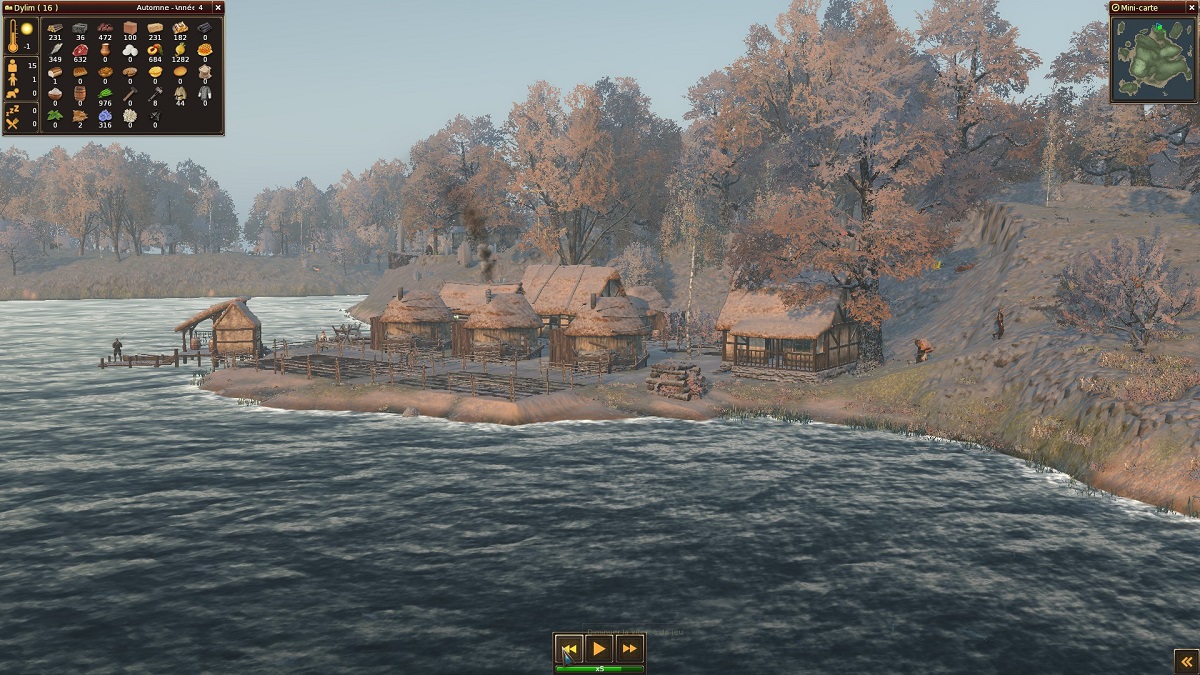Click the thermometer temperature icon
1200x675 pixels.
(14, 34)
